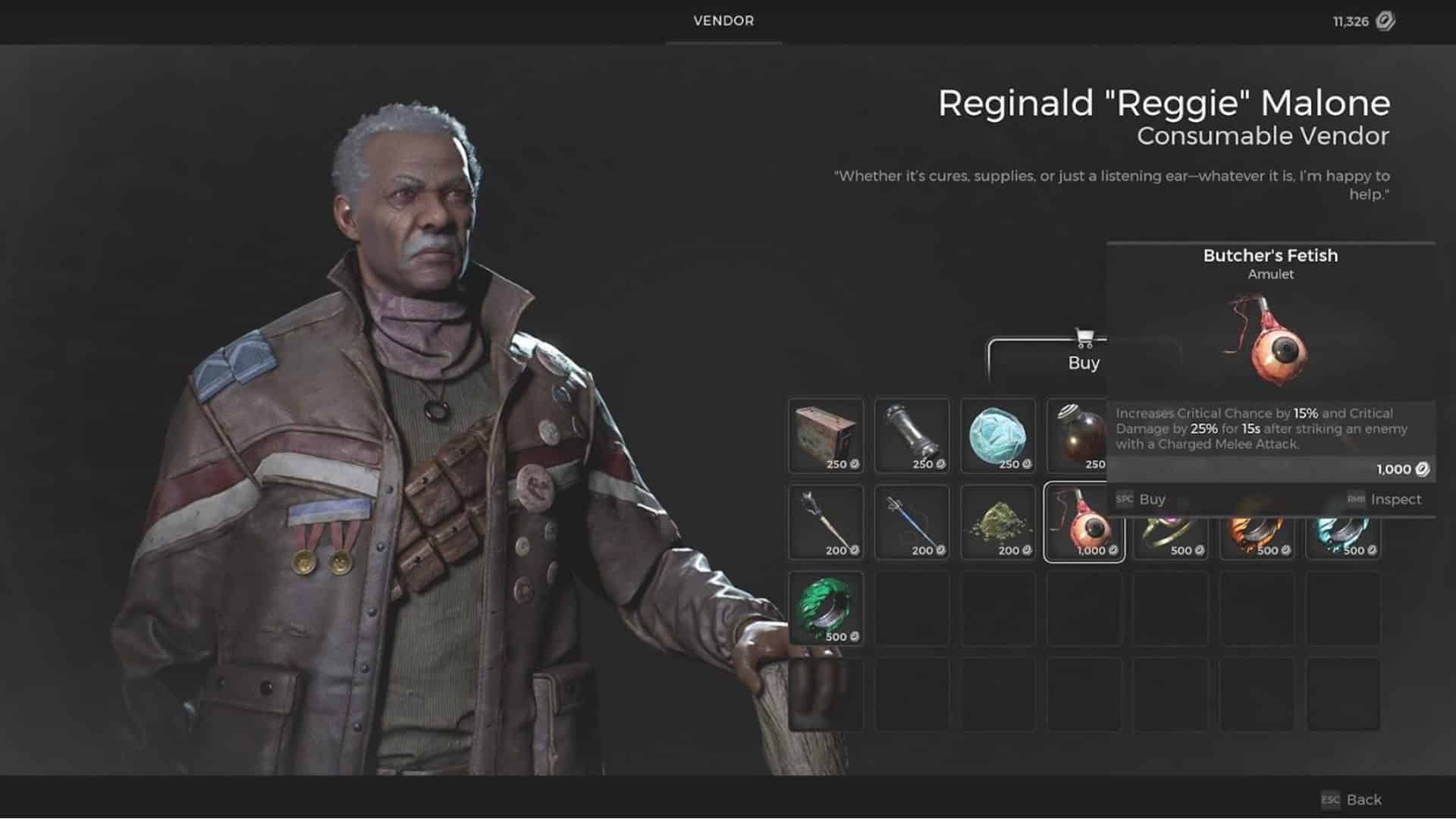
Task: Select the blue arrow item priced 200
Action: (x=912, y=523)
